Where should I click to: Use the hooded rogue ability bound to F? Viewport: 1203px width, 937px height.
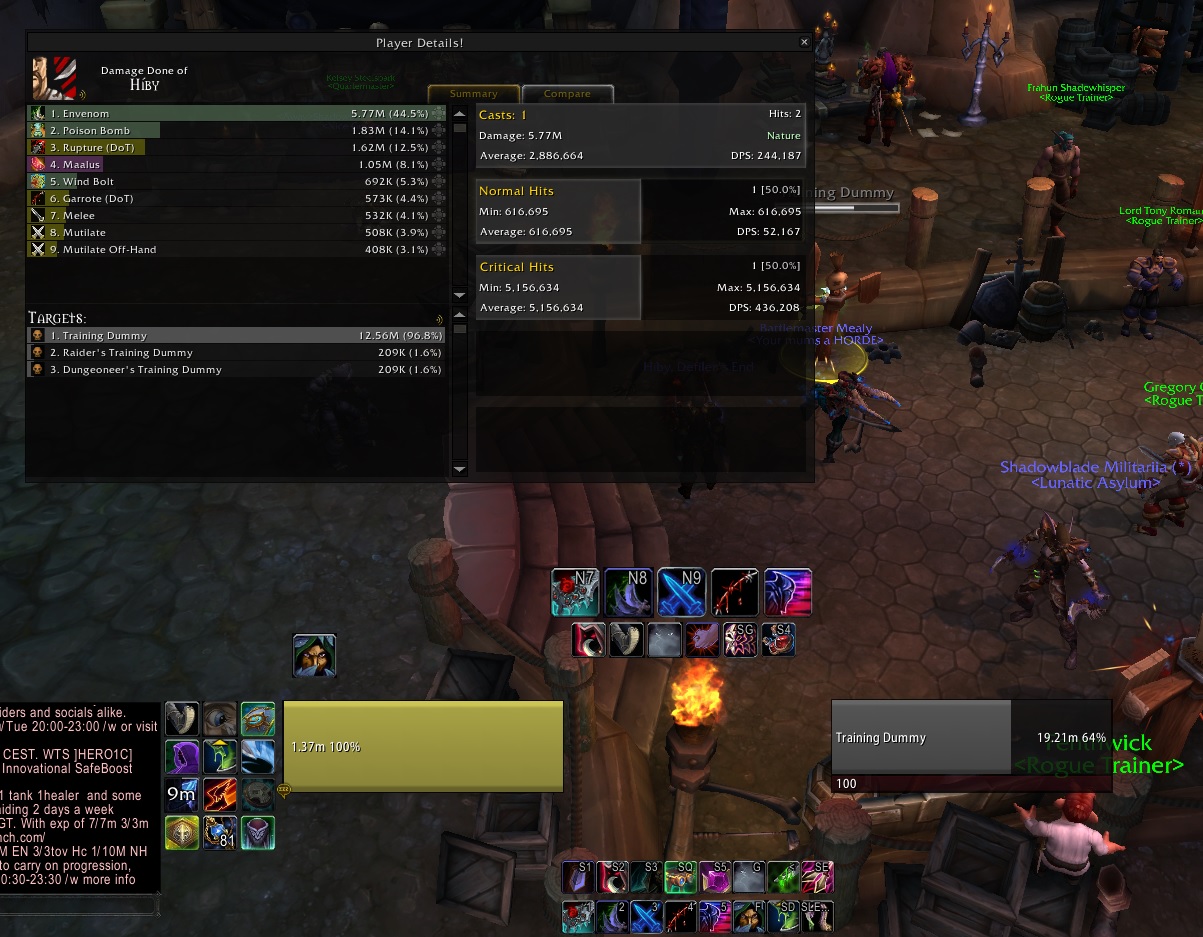(x=750, y=917)
